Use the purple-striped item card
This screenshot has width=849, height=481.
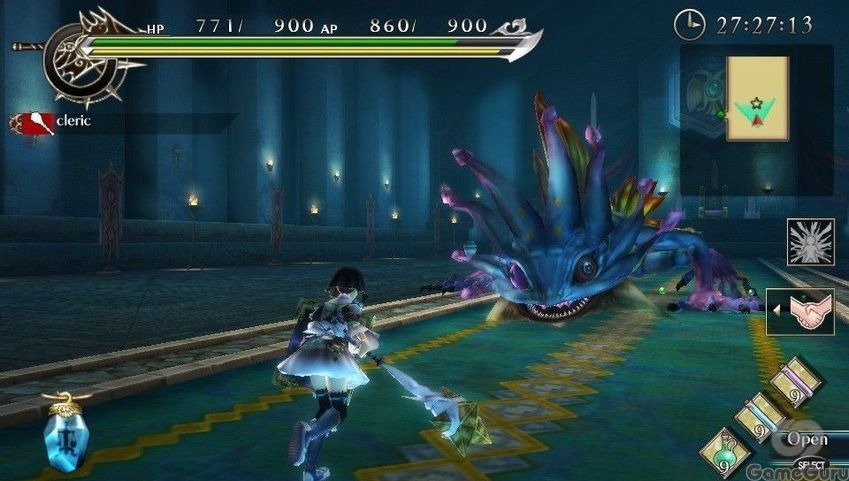coord(795,381)
